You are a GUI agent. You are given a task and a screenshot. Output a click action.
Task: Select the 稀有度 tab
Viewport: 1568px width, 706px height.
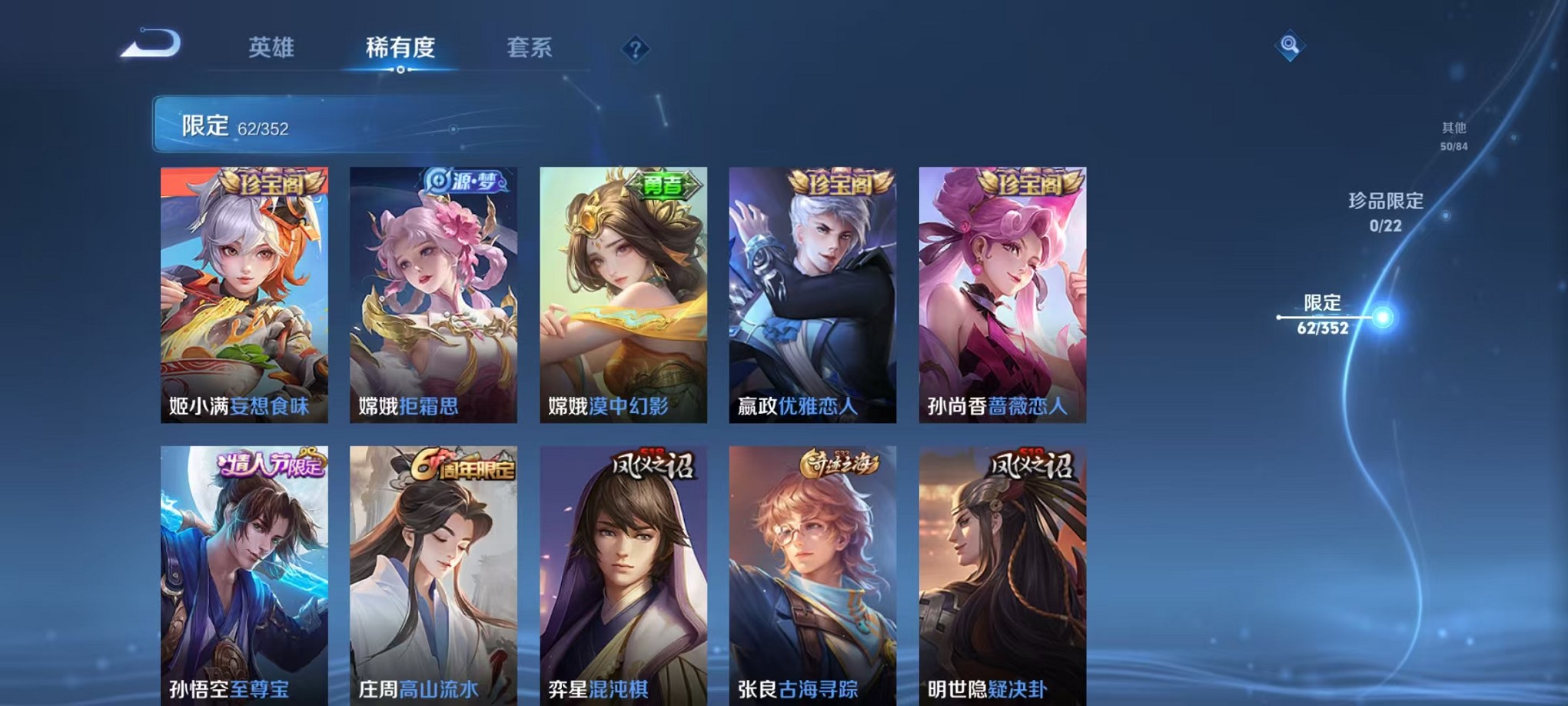pyautogui.click(x=400, y=48)
